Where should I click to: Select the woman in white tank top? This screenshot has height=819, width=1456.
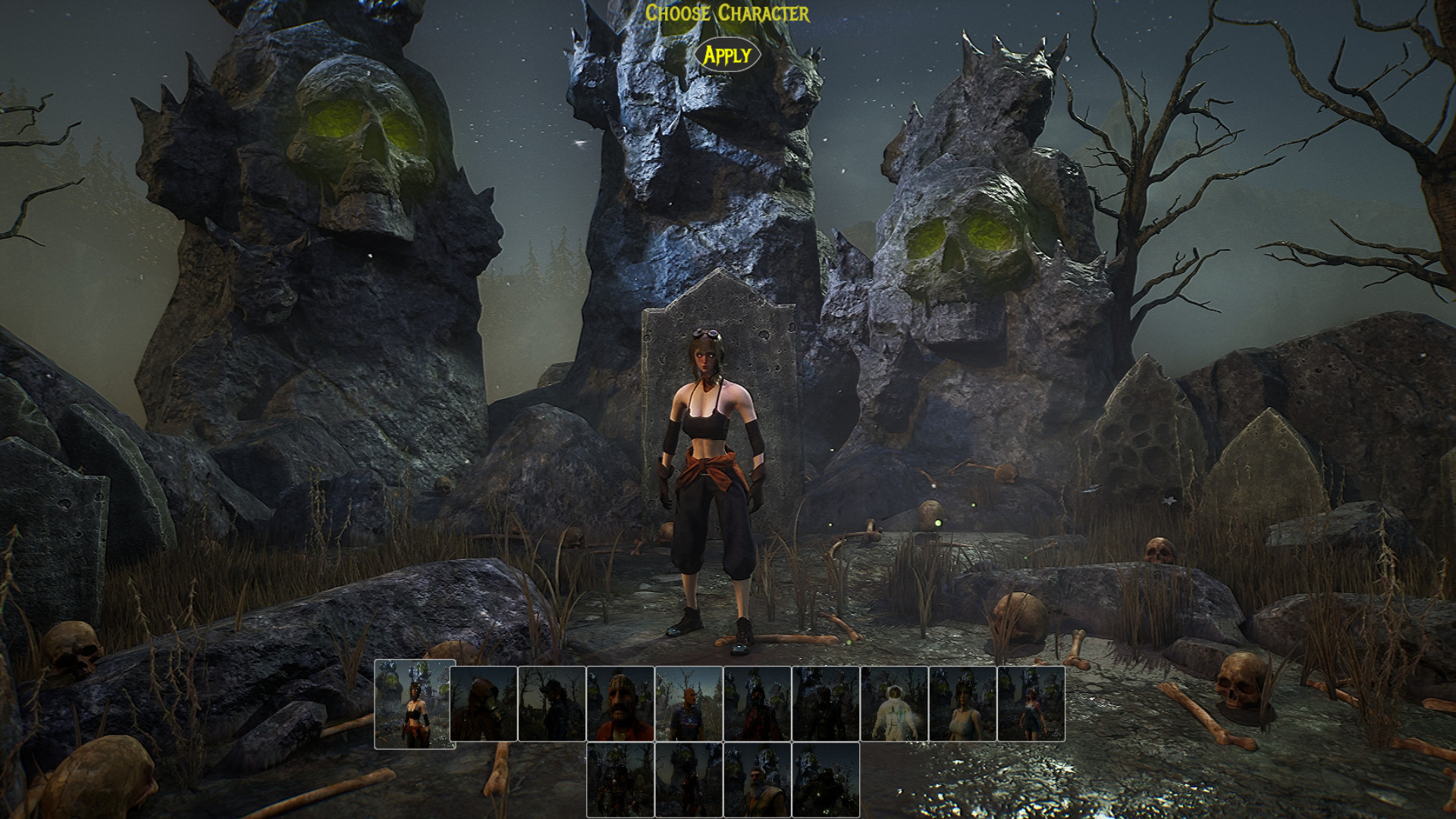pos(962,704)
